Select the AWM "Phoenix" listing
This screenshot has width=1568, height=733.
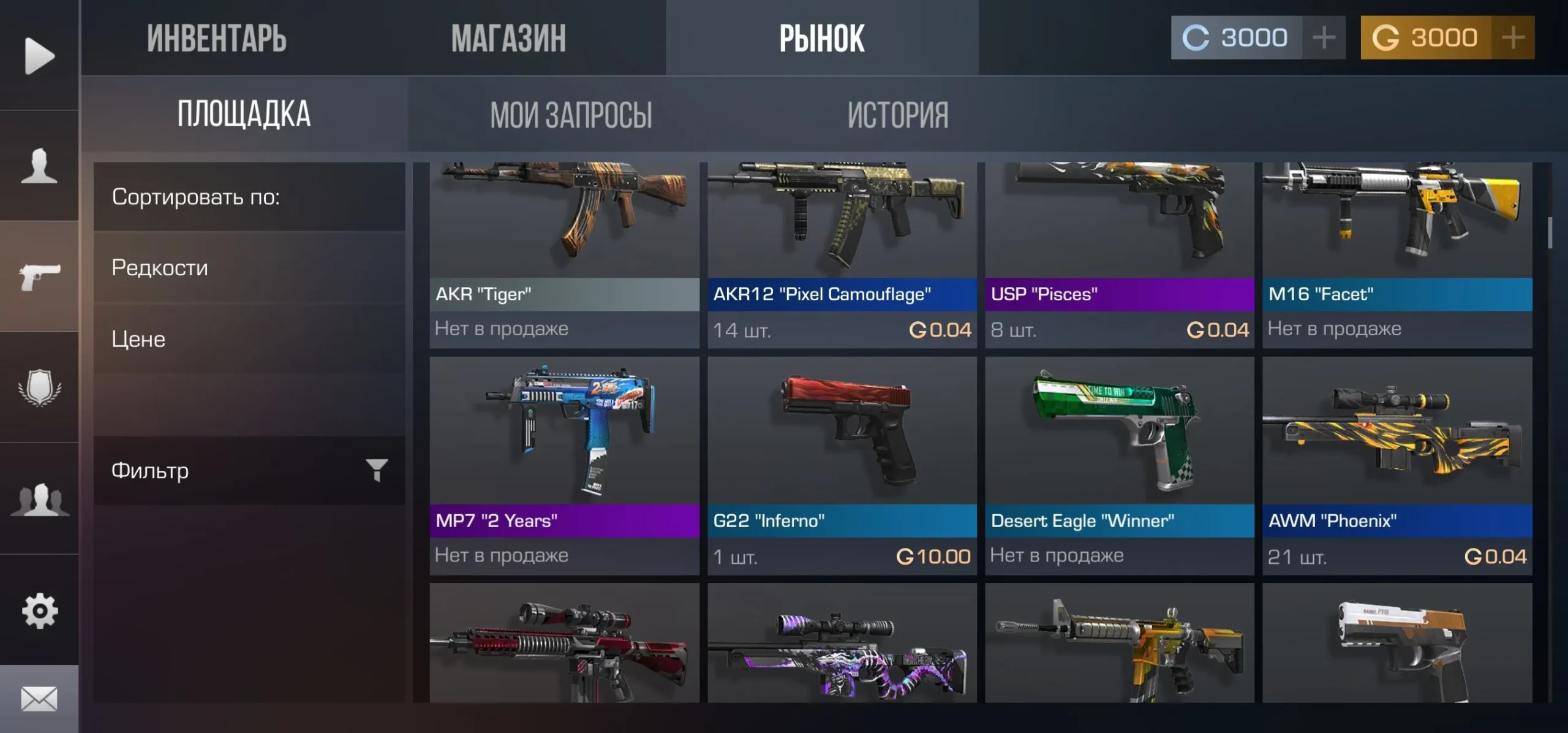pos(1397,466)
